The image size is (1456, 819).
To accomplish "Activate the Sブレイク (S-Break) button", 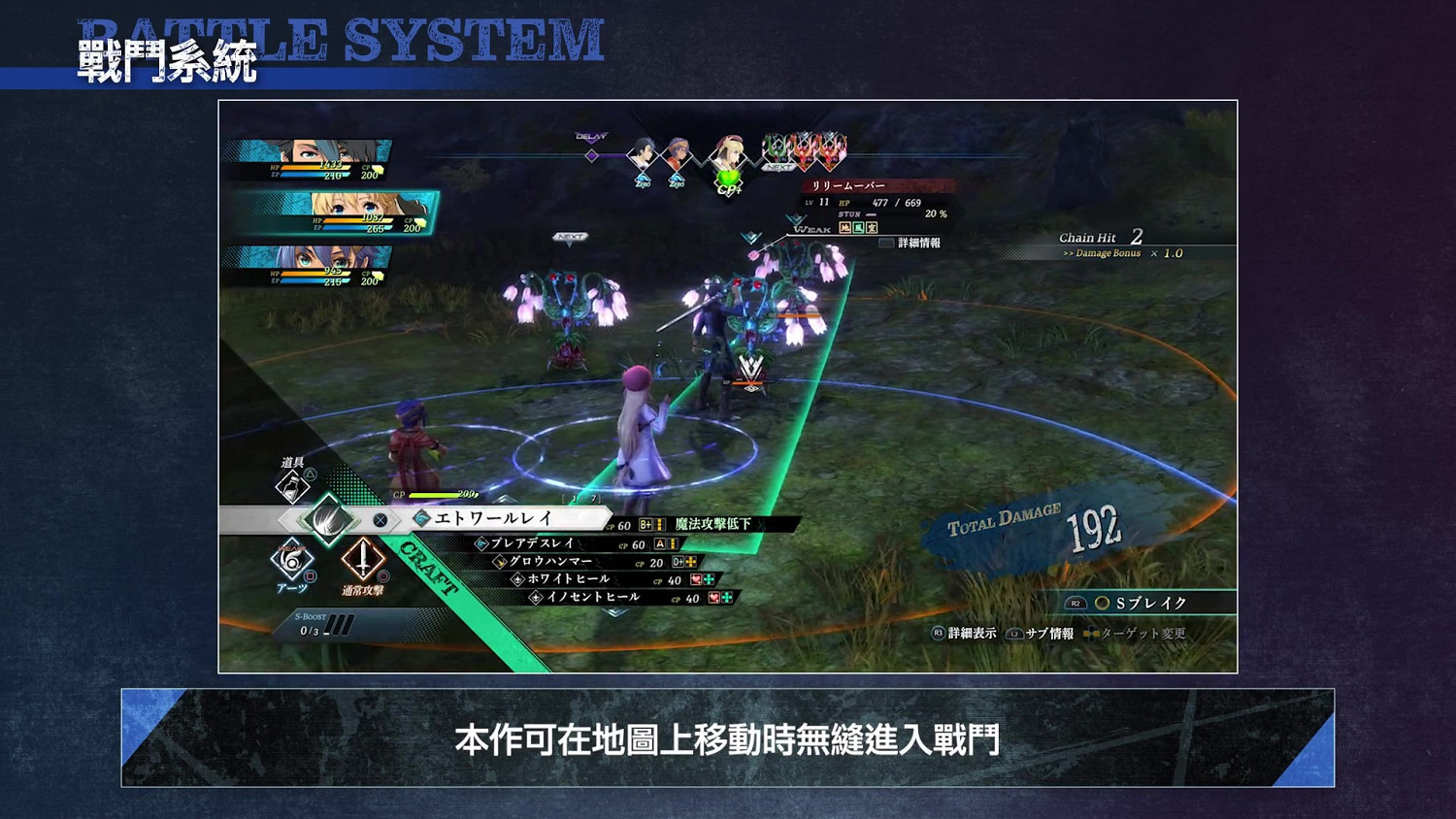I will (x=1150, y=603).
